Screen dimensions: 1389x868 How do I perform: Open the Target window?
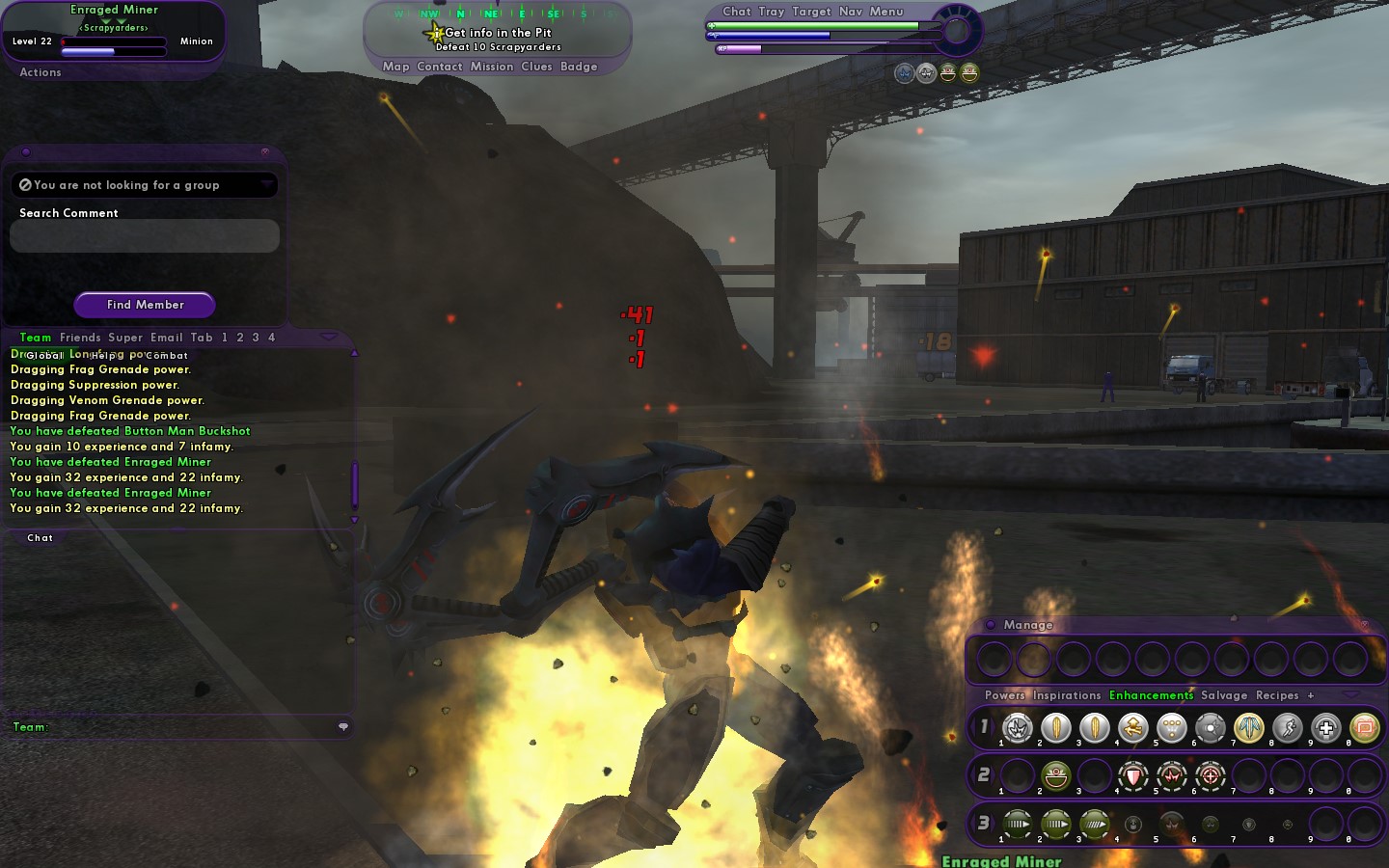tap(811, 12)
